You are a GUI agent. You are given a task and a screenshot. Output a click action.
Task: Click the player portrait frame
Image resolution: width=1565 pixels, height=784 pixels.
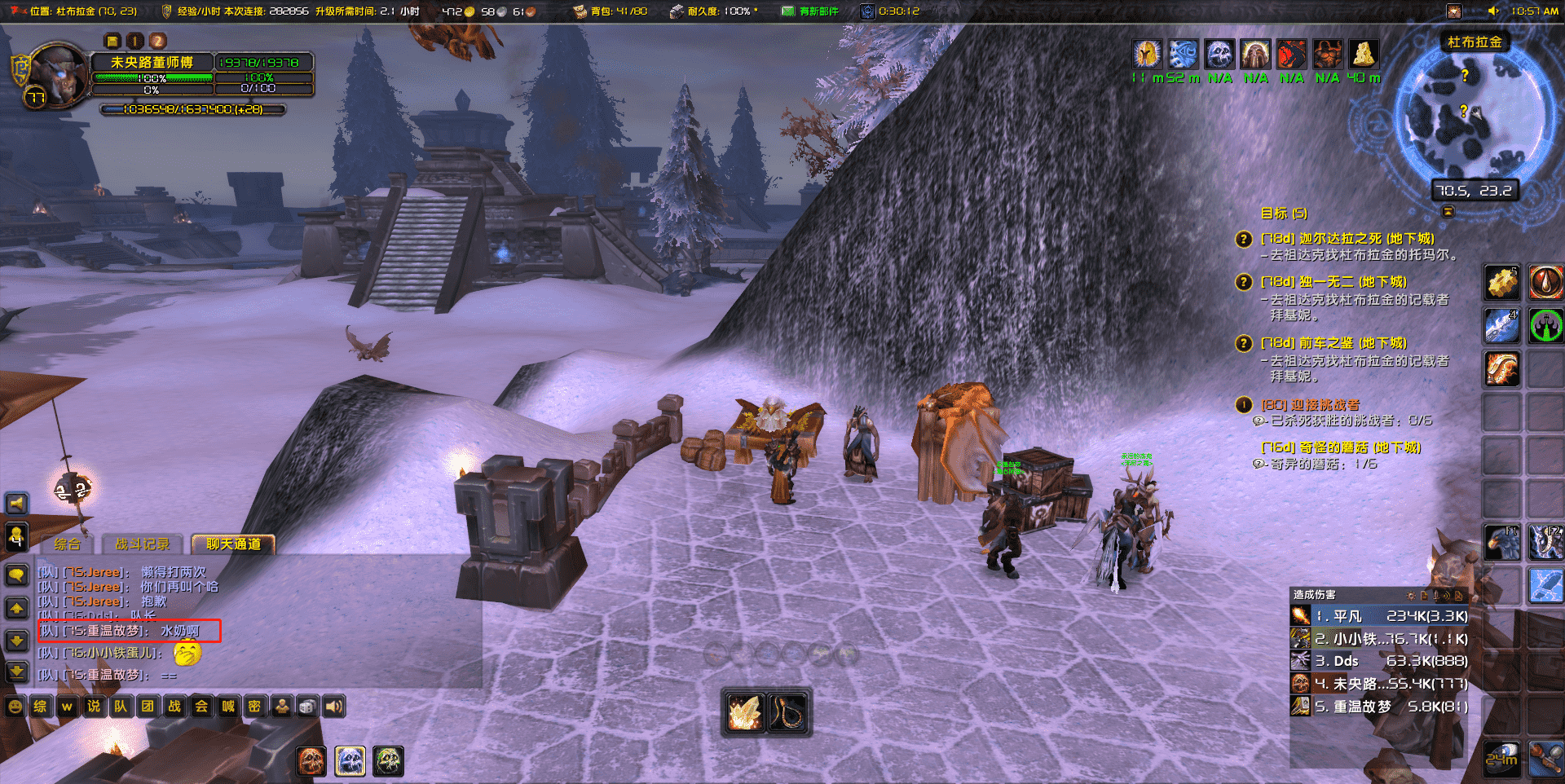click(x=57, y=75)
